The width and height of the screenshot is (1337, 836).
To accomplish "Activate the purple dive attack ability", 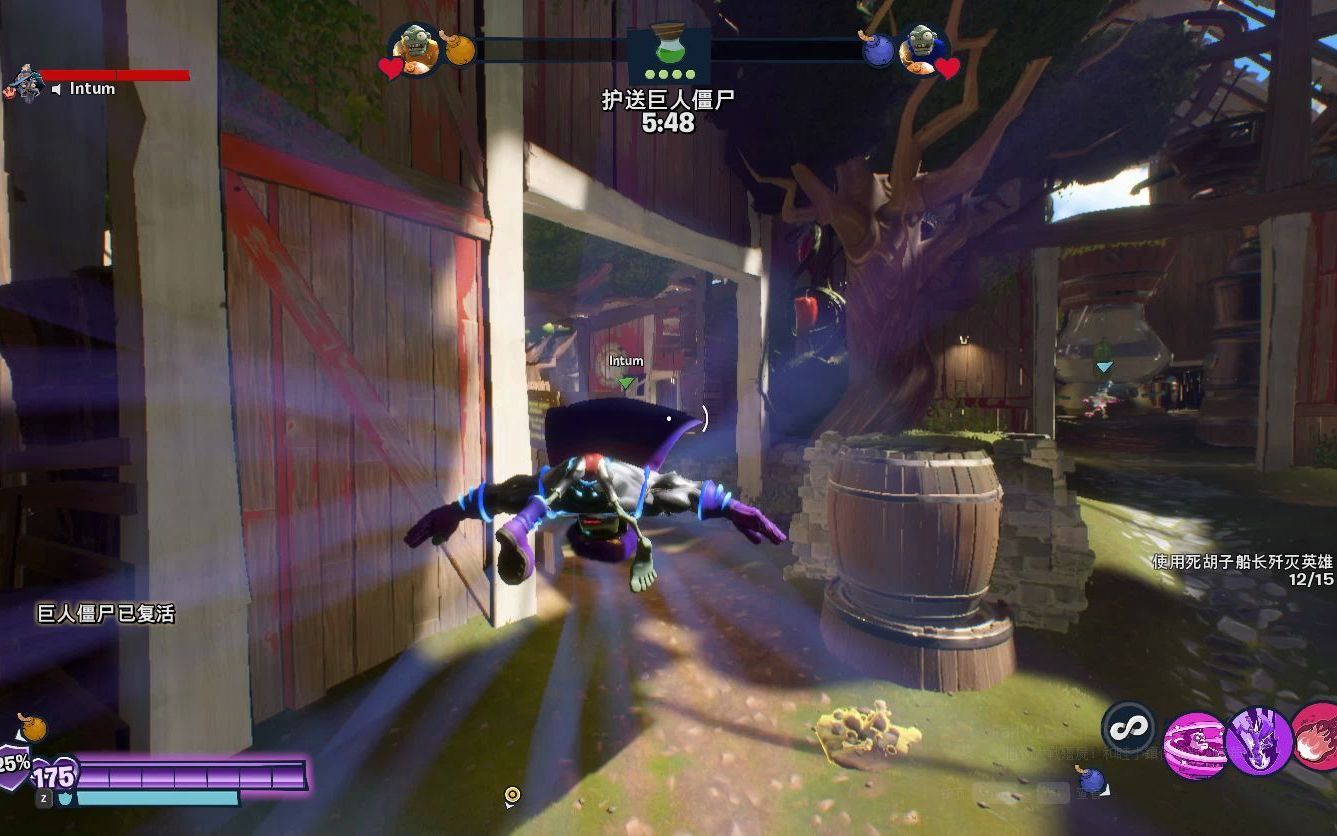I will tap(1259, 741).
